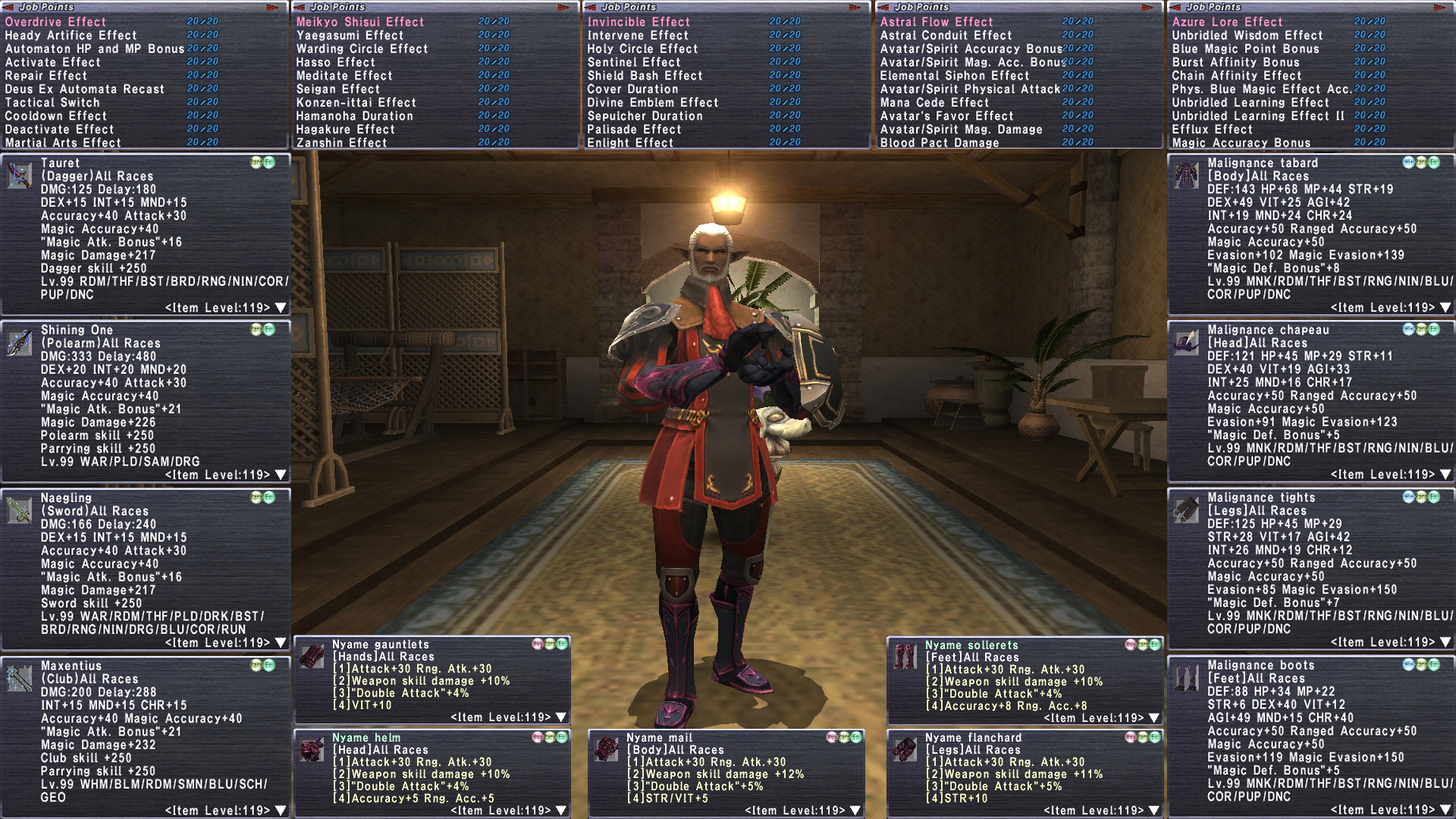Choose Meikyo Shisui Effect in job points

(360, 22)
